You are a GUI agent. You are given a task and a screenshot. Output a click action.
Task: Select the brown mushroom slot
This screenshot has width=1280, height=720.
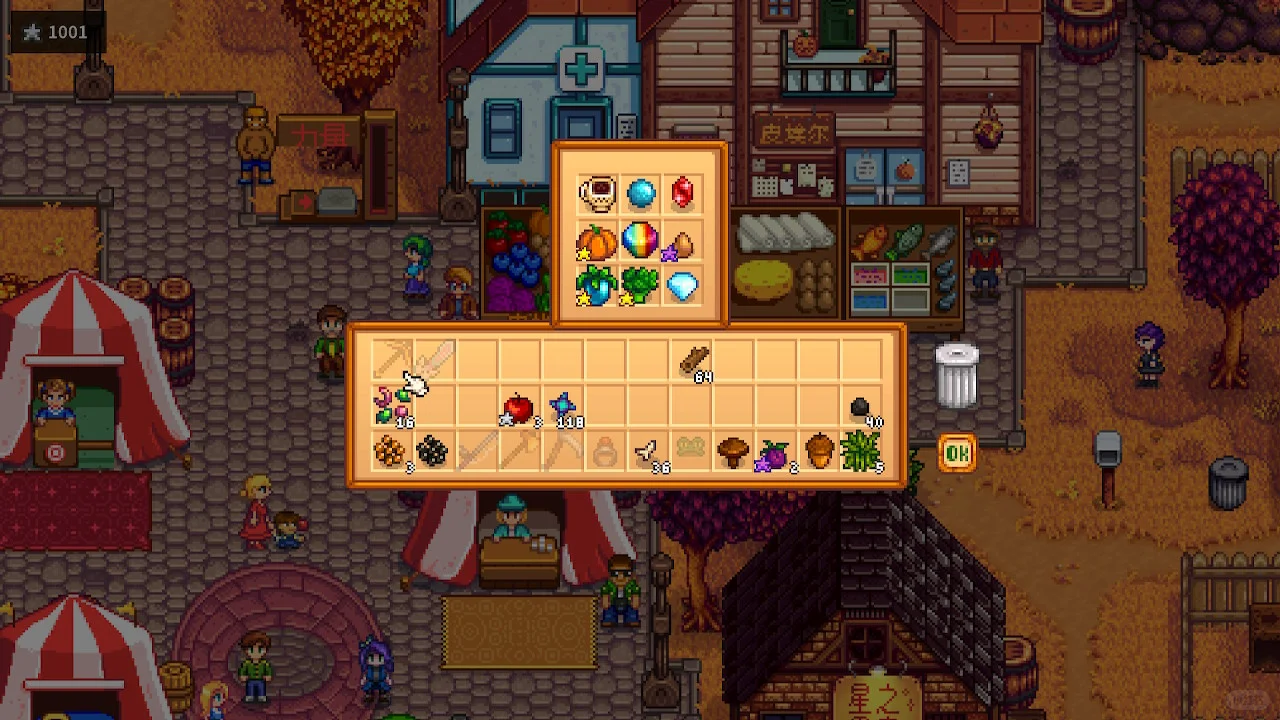click(x=733, y=452)
